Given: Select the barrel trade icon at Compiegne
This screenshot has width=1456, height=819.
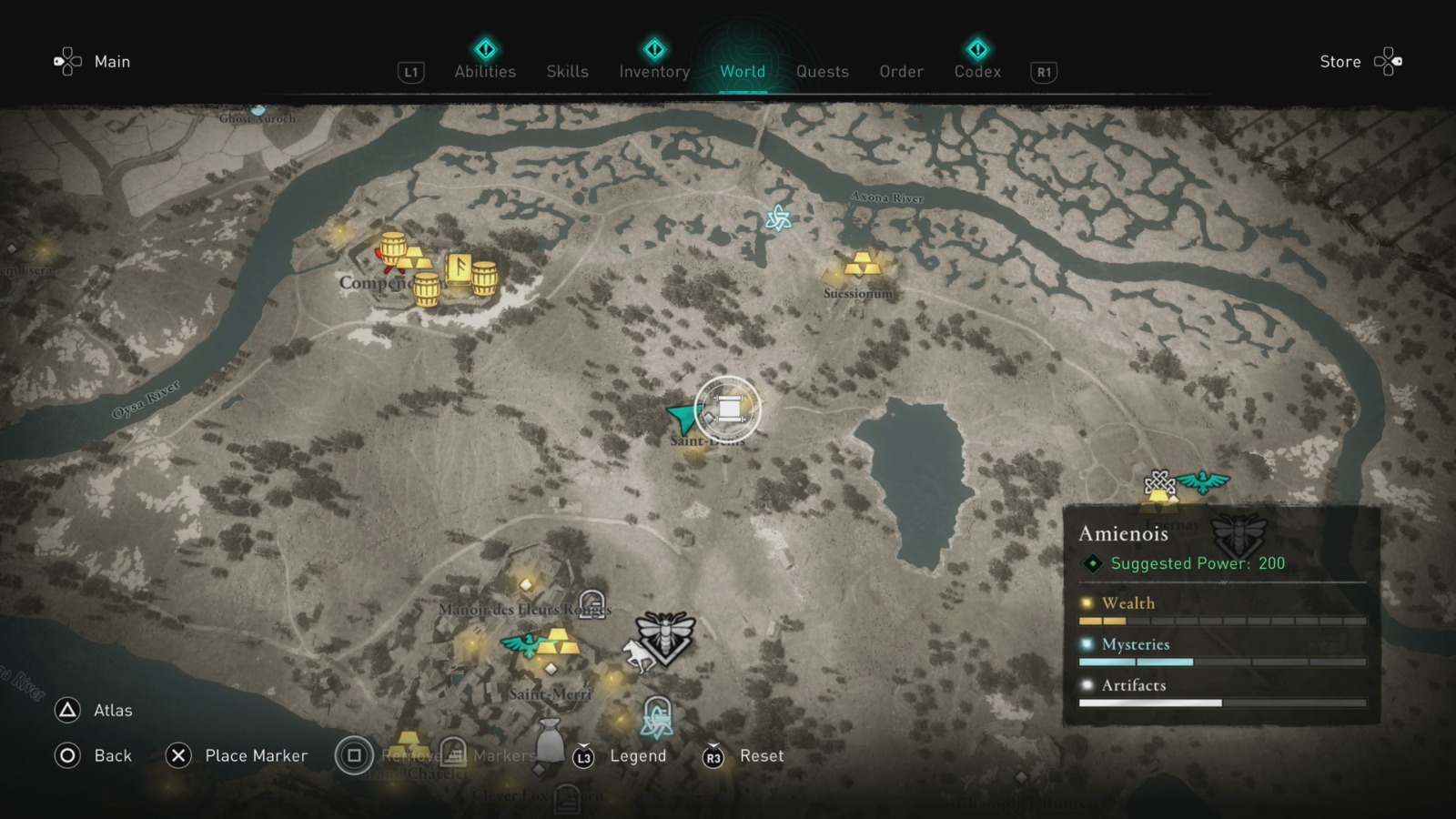Looking at the screenshot, I should (394, 244).
